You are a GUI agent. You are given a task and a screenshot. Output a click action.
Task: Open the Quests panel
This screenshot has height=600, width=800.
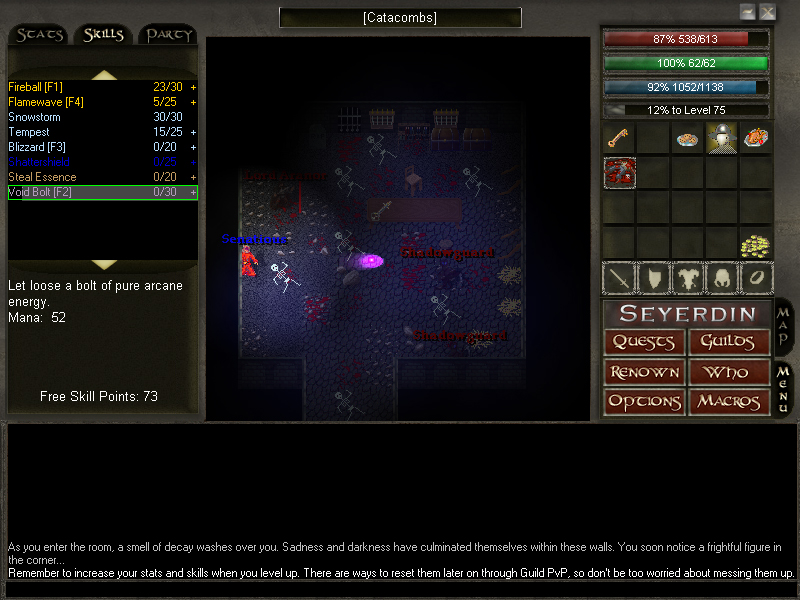coord(644,342)
